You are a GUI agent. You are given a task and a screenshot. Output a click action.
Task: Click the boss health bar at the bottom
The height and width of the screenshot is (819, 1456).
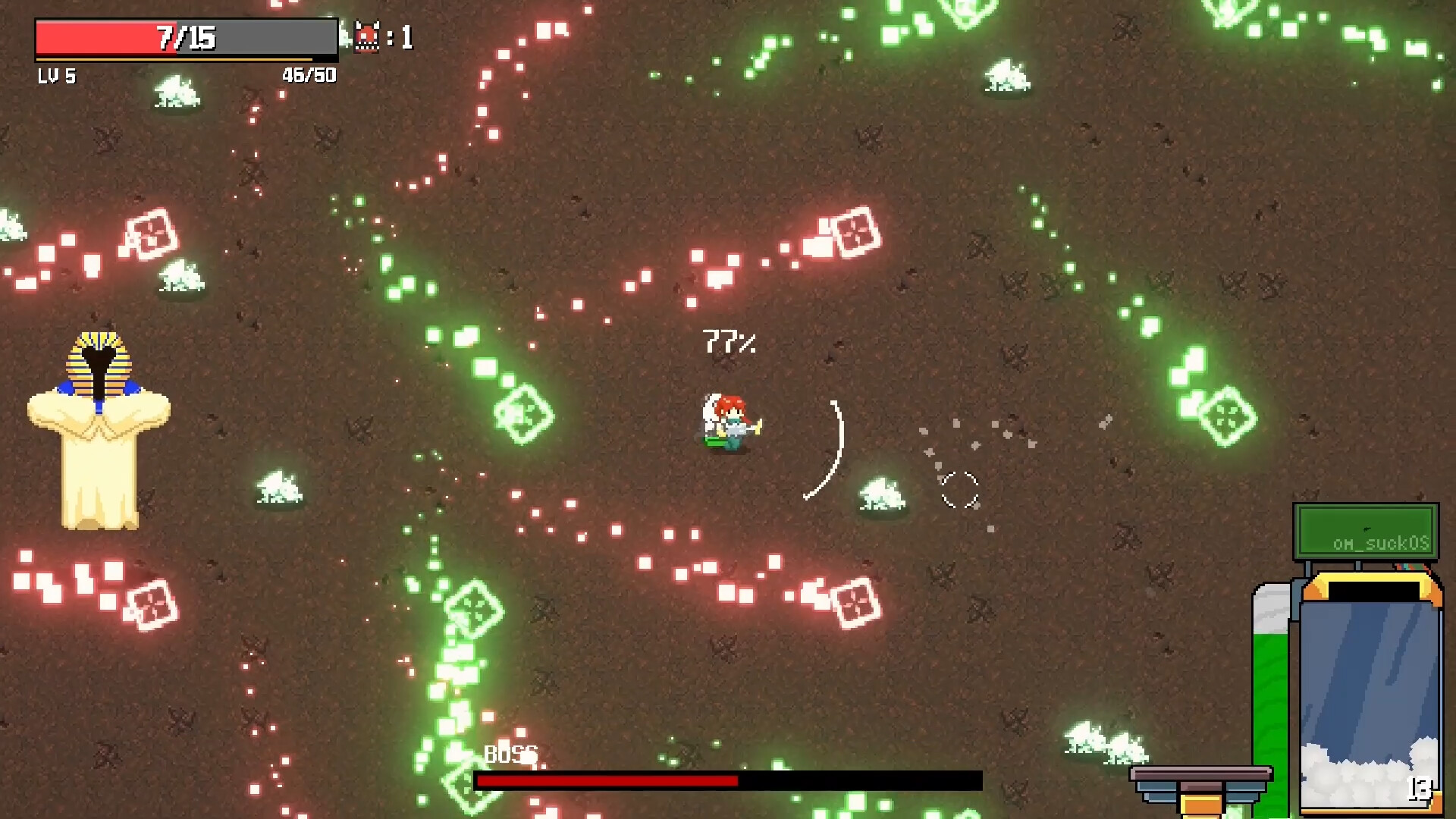[x=724, y=780]
